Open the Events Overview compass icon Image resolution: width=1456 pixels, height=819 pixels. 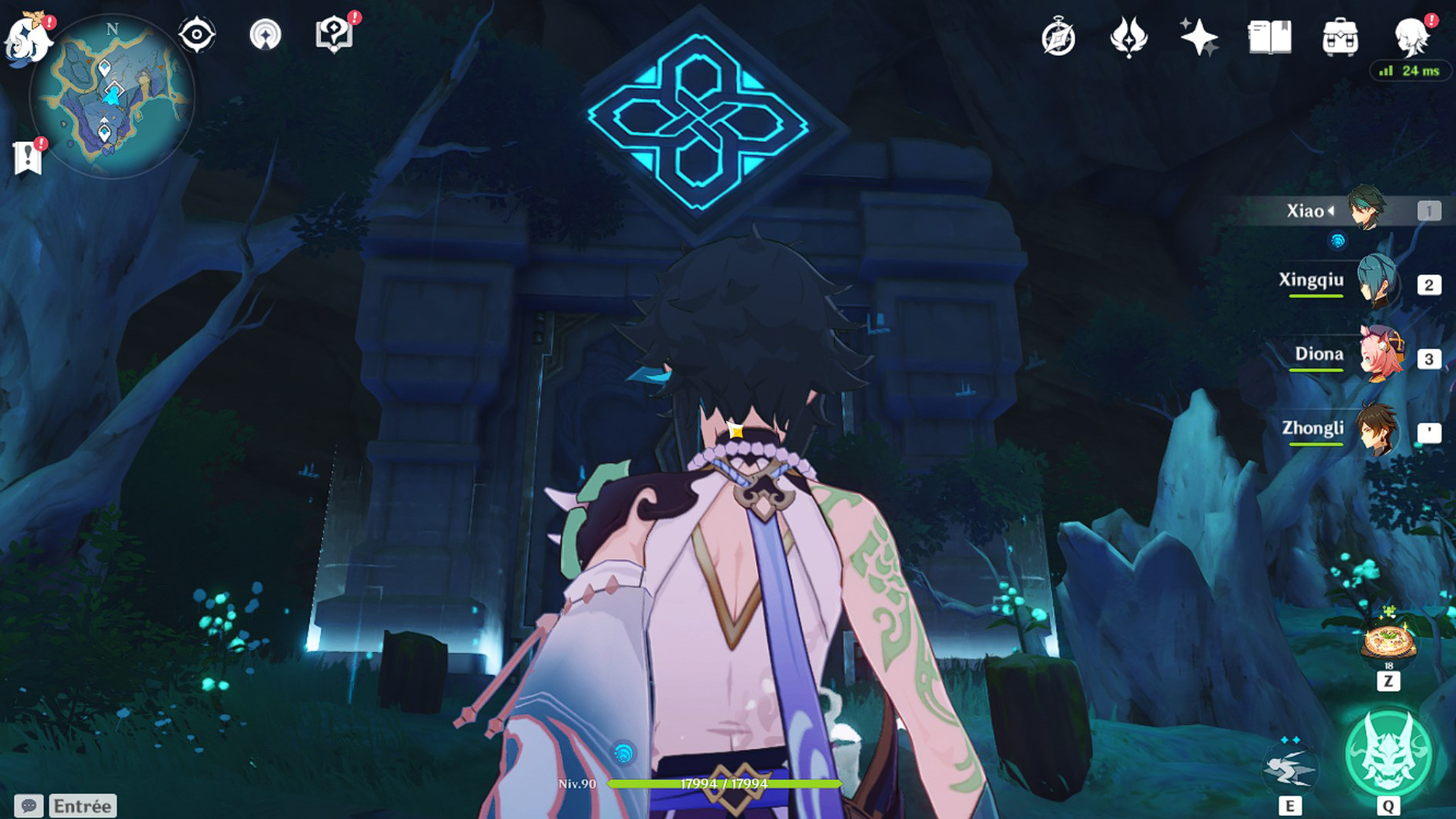(x=1059, y=35)
